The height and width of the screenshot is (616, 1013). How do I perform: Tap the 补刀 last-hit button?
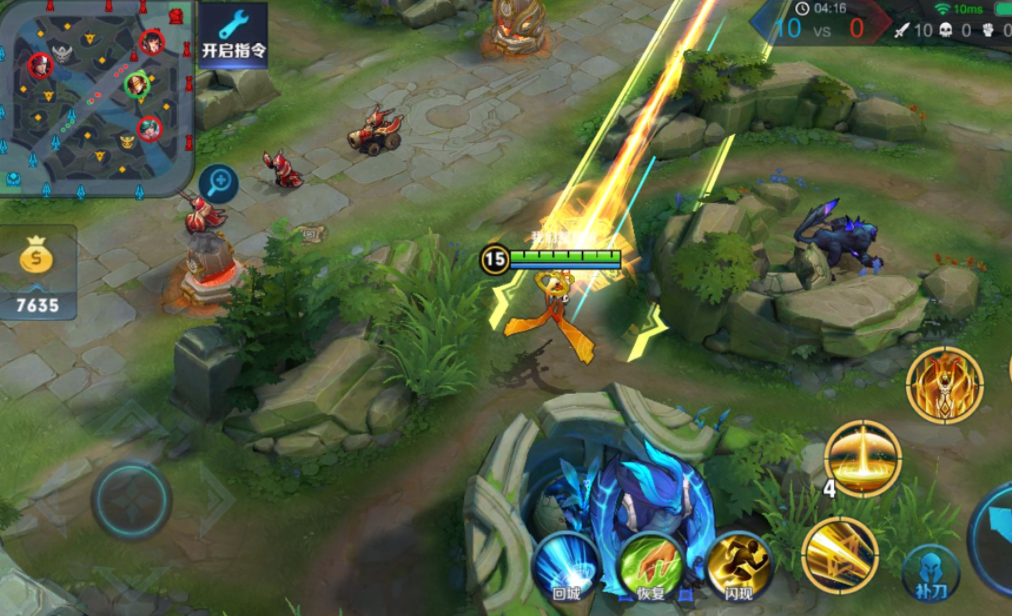(x=930, y=572)
